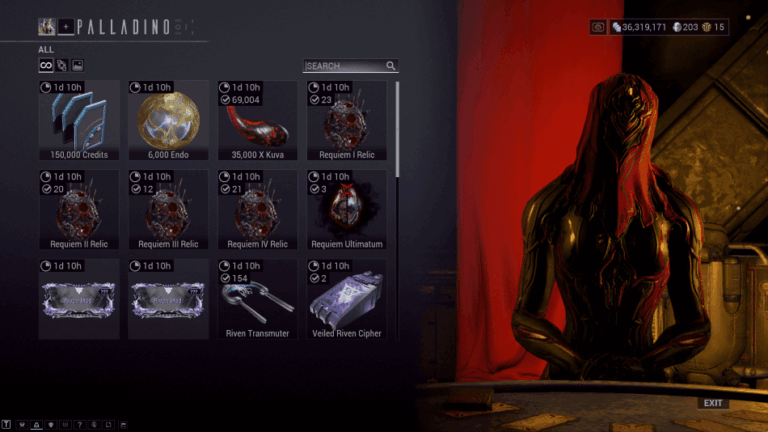Select the Requiem Ultimatum item

pyautogui.click(x=346, y=210)
